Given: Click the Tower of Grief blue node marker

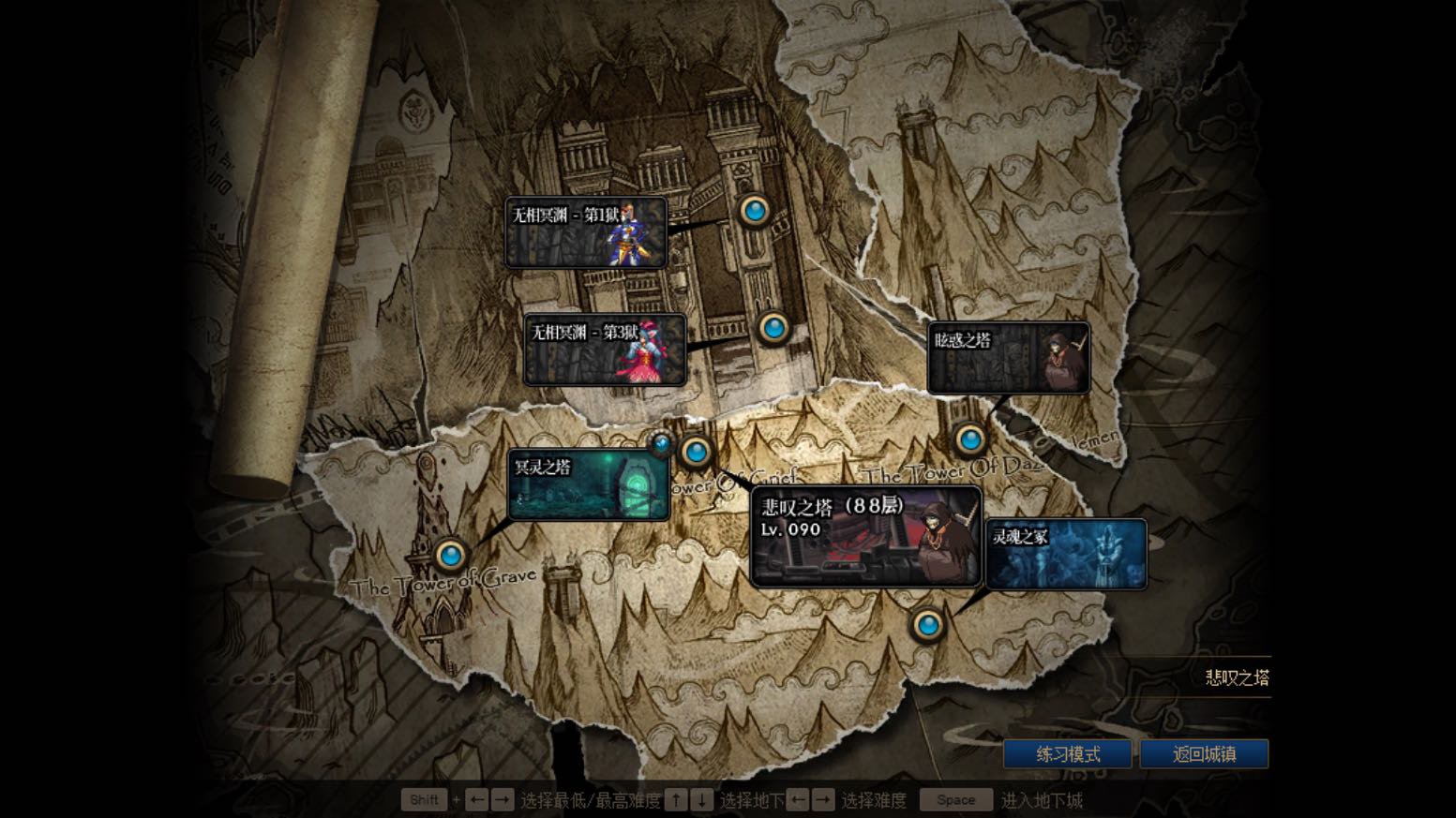Looking at the screenshot, I should click(x=695, y=451).
